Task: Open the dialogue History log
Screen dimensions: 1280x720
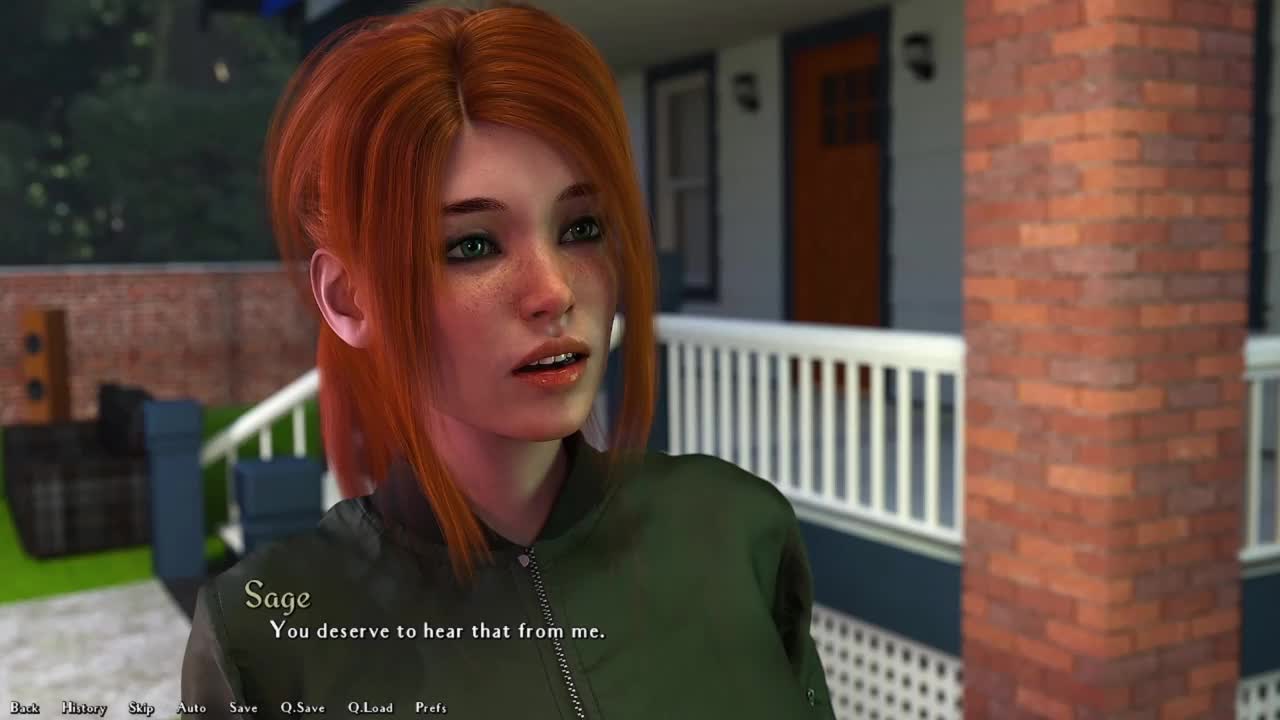Action: pos(84,708)
